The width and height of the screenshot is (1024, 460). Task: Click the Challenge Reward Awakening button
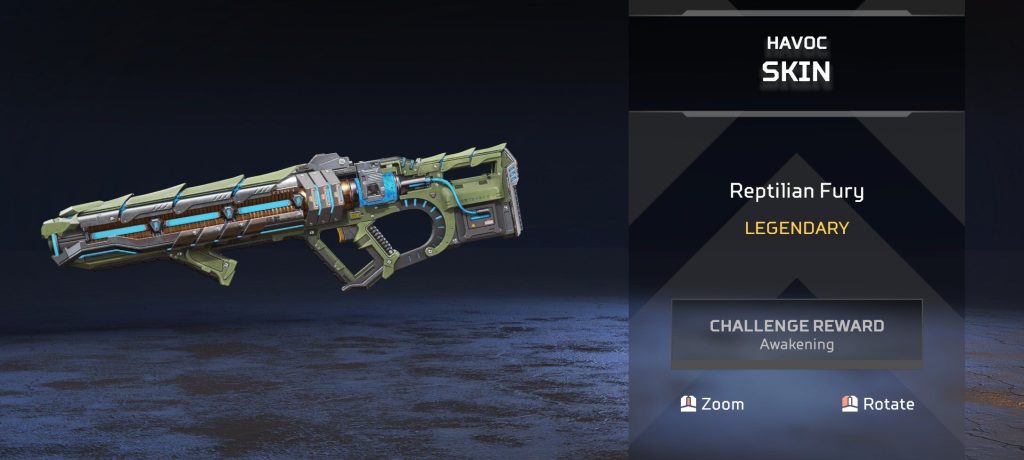click(796, 334)
